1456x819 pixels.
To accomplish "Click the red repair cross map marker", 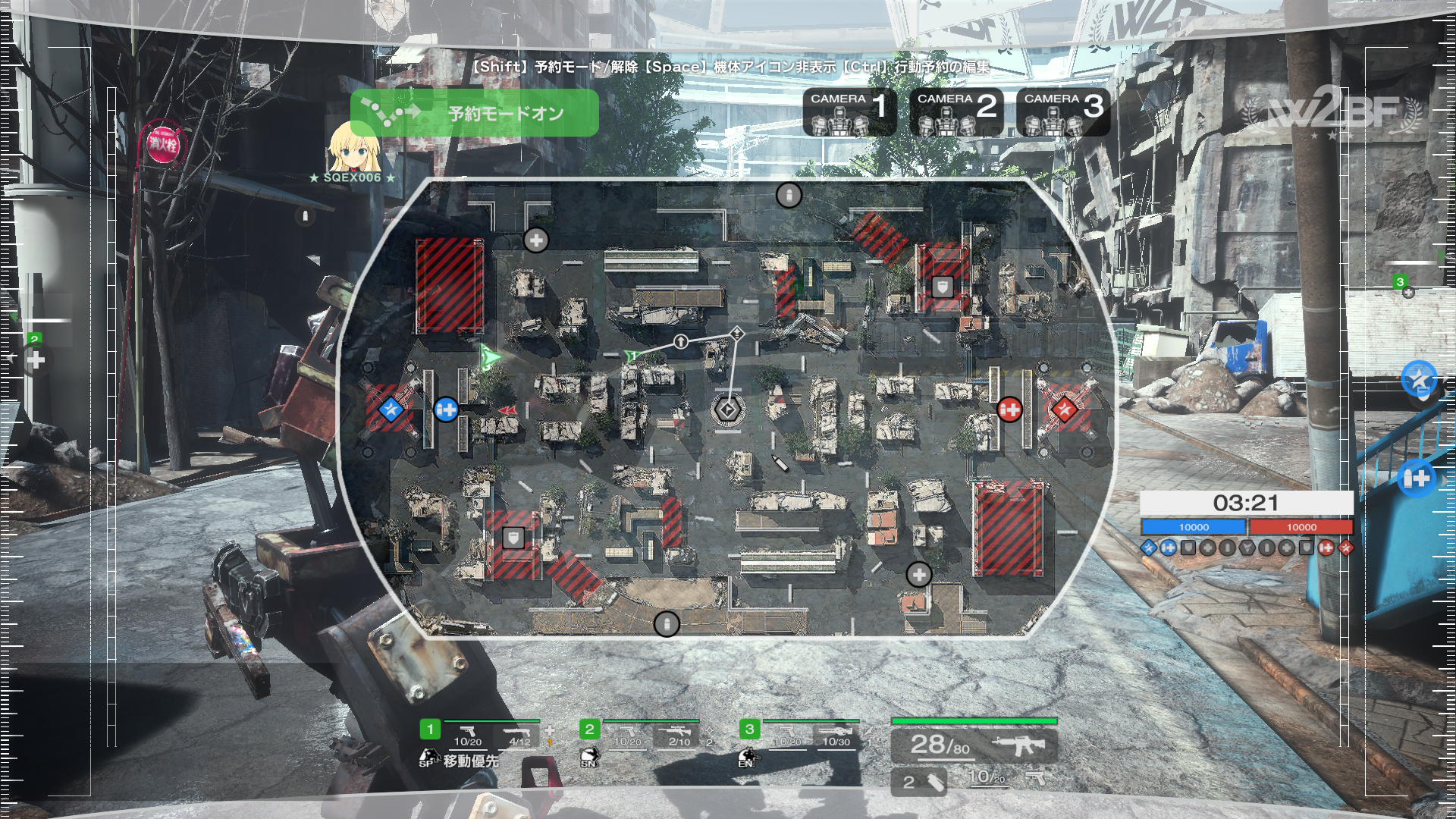I will click(x=1009, y=409).
